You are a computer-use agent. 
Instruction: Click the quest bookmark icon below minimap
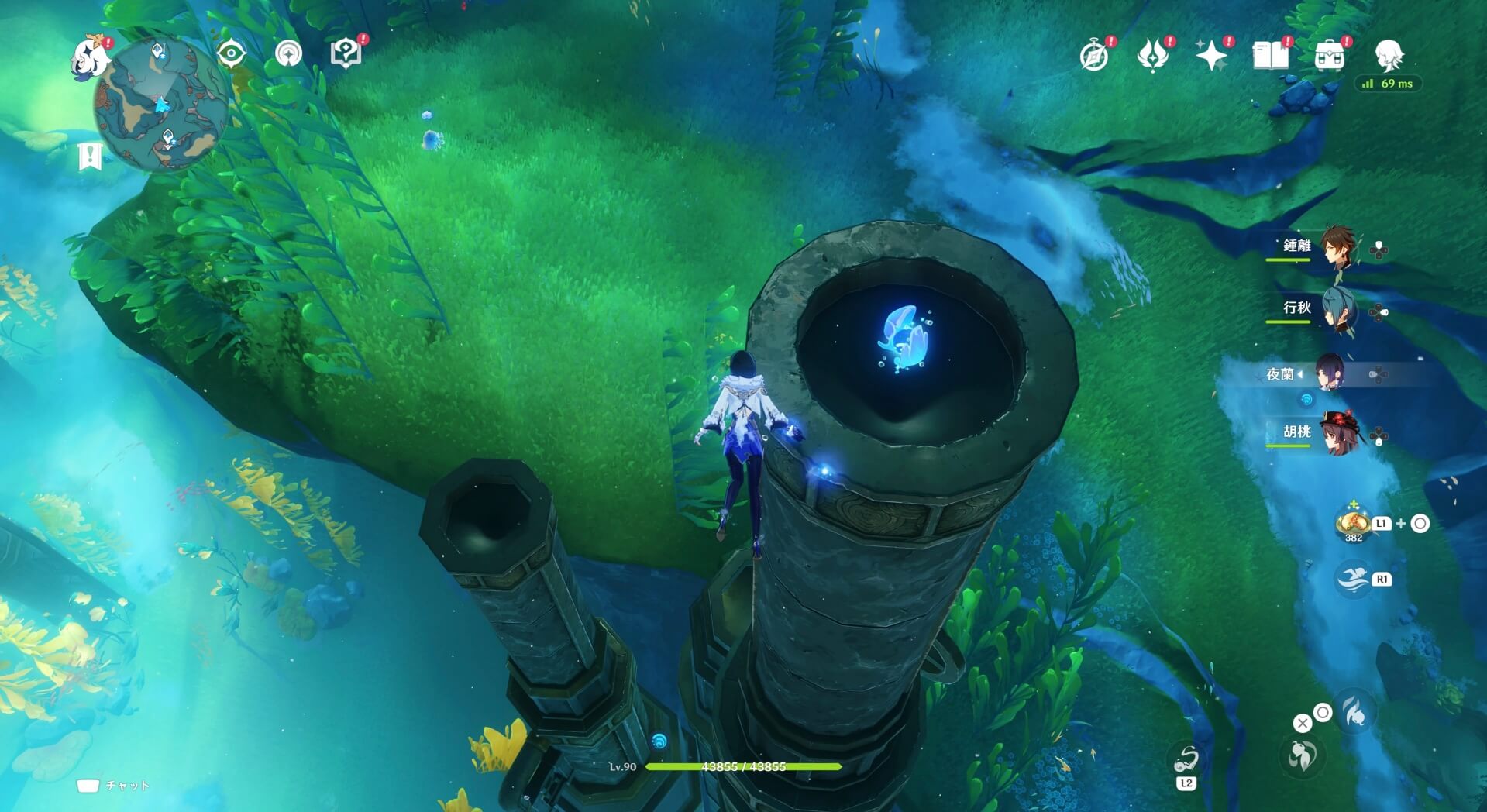point(90,157)
